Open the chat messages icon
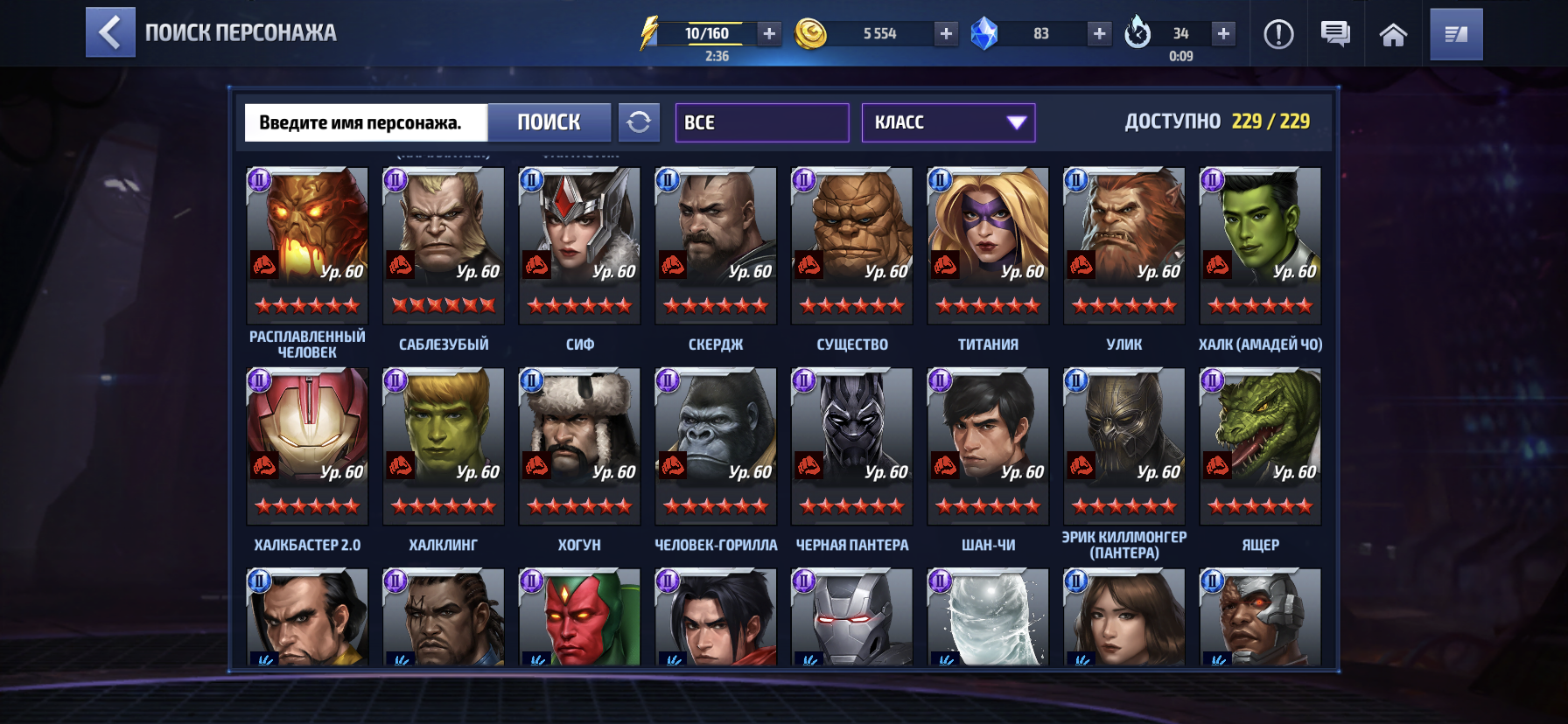 click(1334, 34)
